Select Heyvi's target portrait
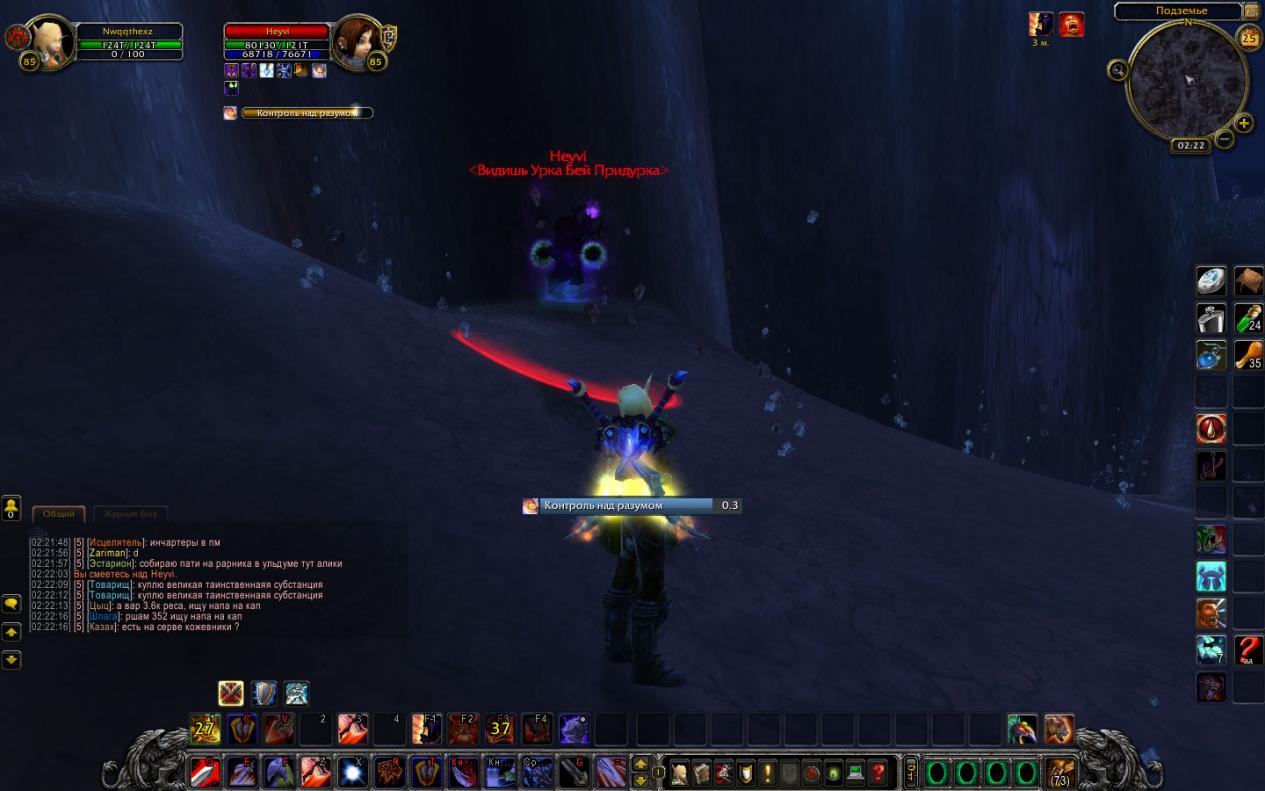 pyautogui.click(x=357, y=43)
